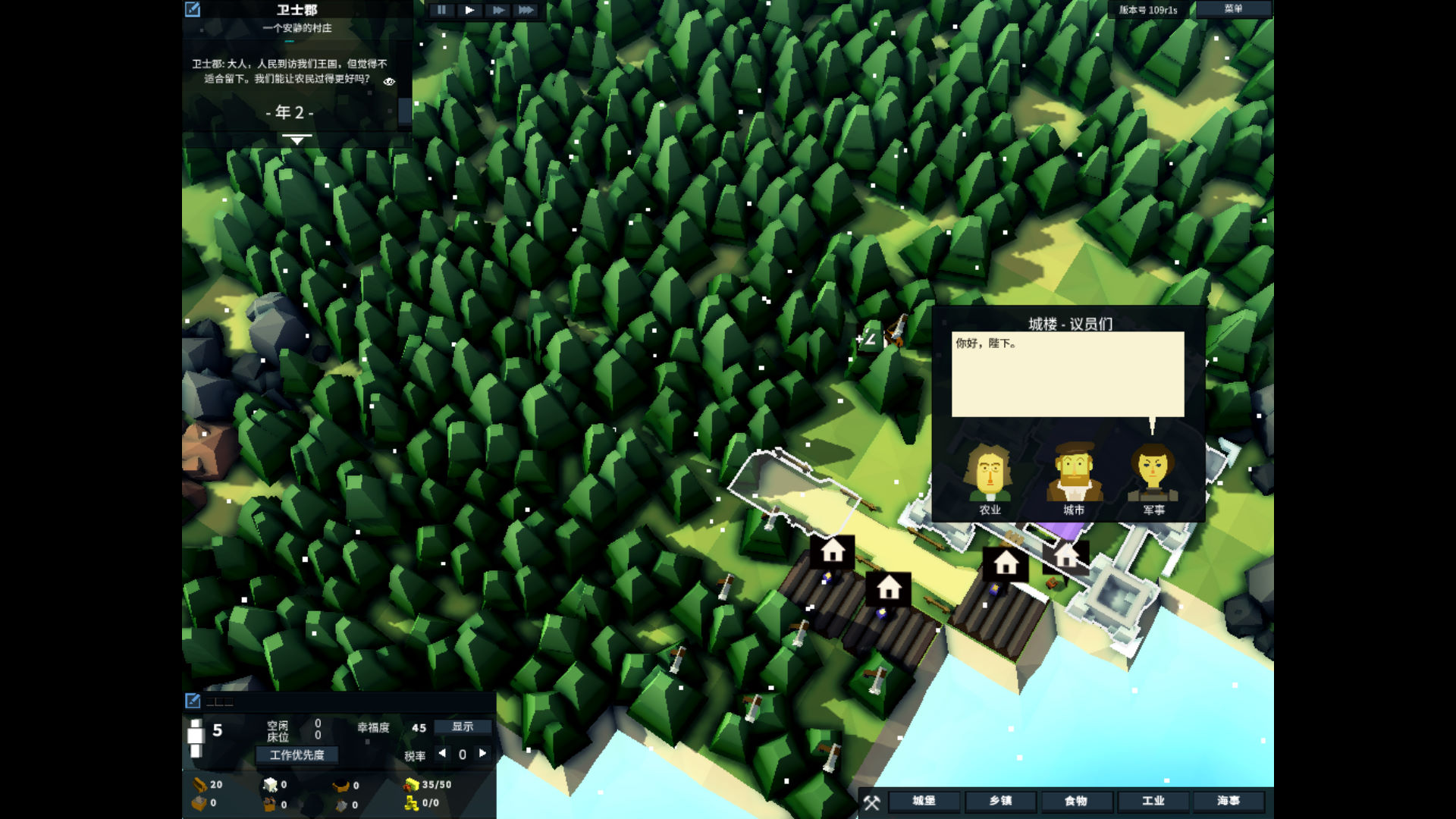Expand the year panel with down arrow
This screenshot has width=1456, height=819.
(297, 140)
